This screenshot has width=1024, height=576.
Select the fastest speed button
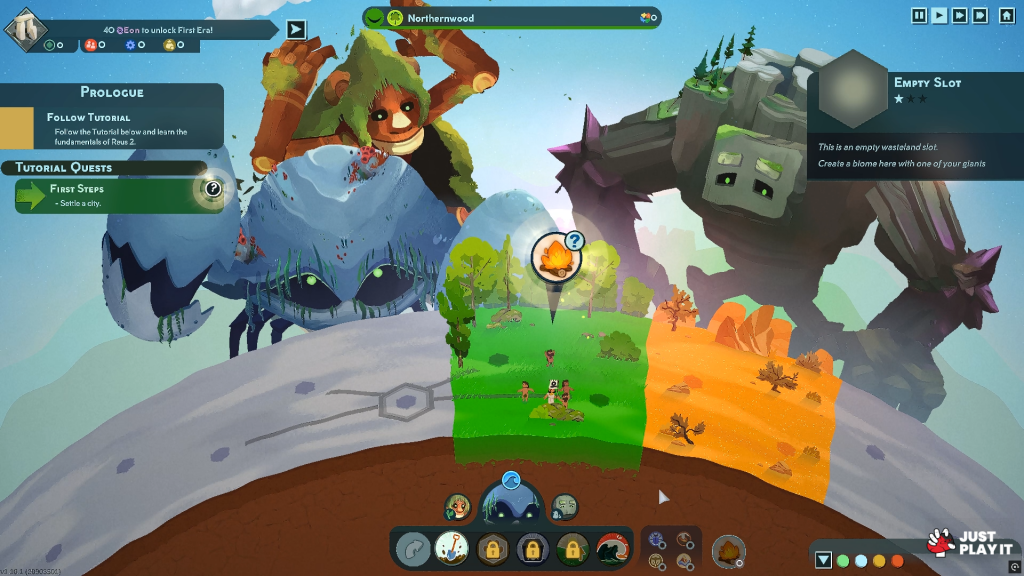point(980,15)
